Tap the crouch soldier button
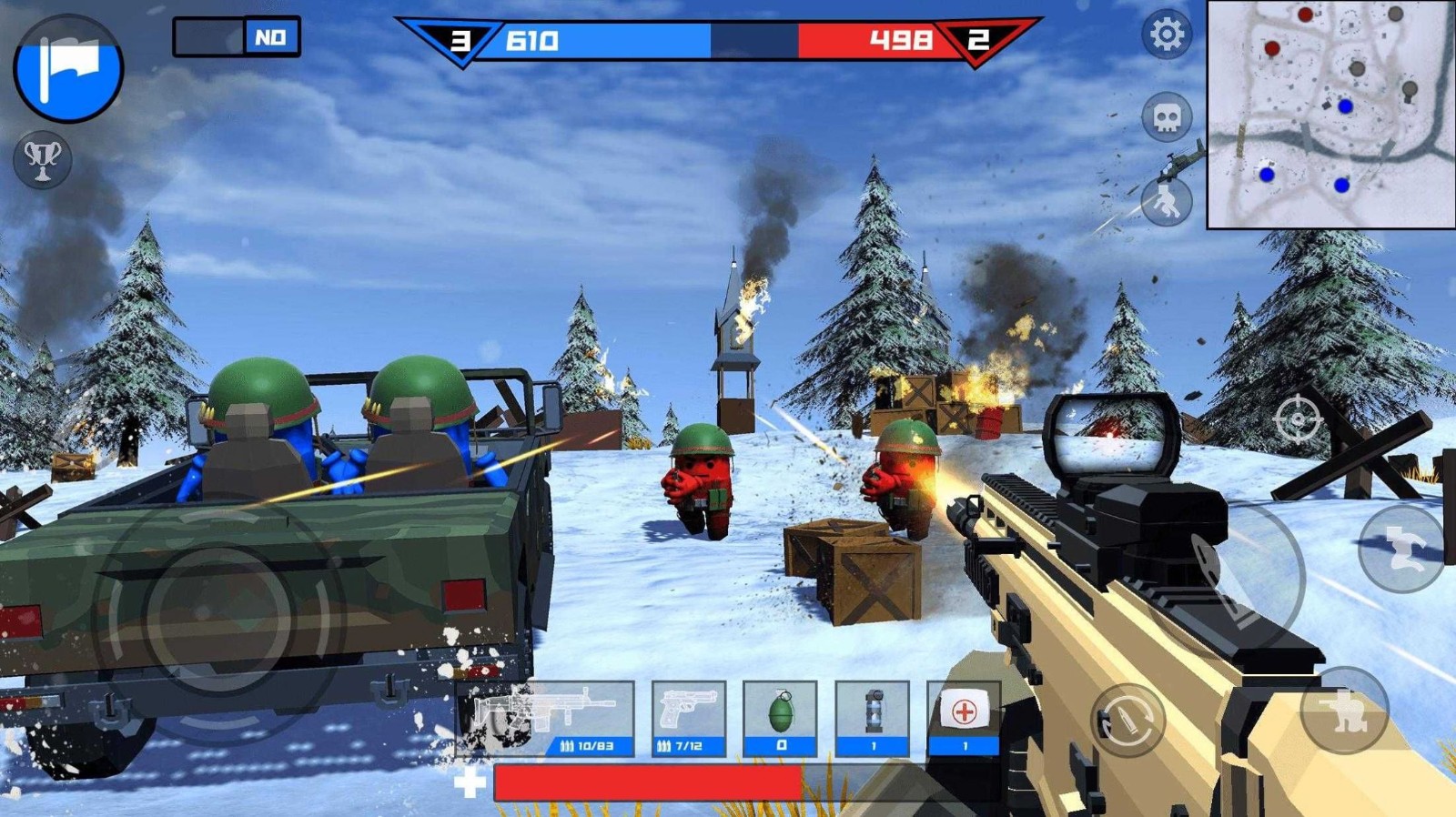The height and width of the screenshot is (817, 1456). (x=1345, y=711)
